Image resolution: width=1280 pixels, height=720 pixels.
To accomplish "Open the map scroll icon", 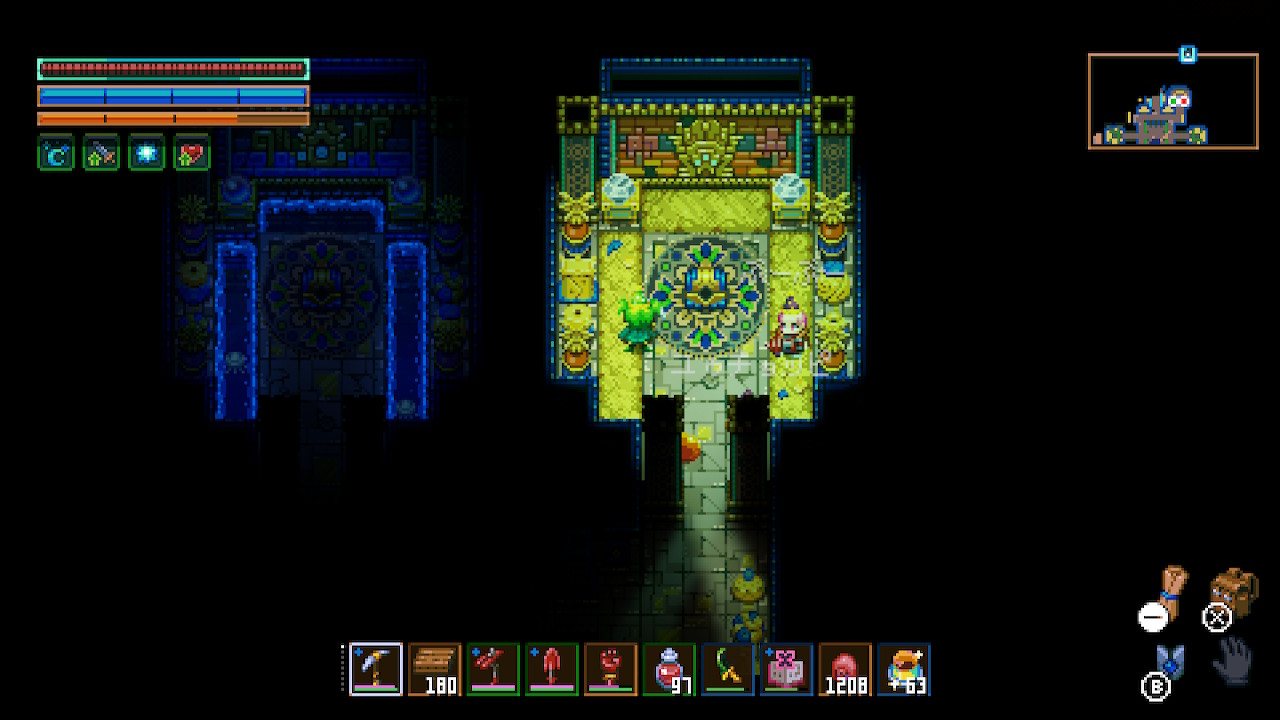I will point(1171,590).
